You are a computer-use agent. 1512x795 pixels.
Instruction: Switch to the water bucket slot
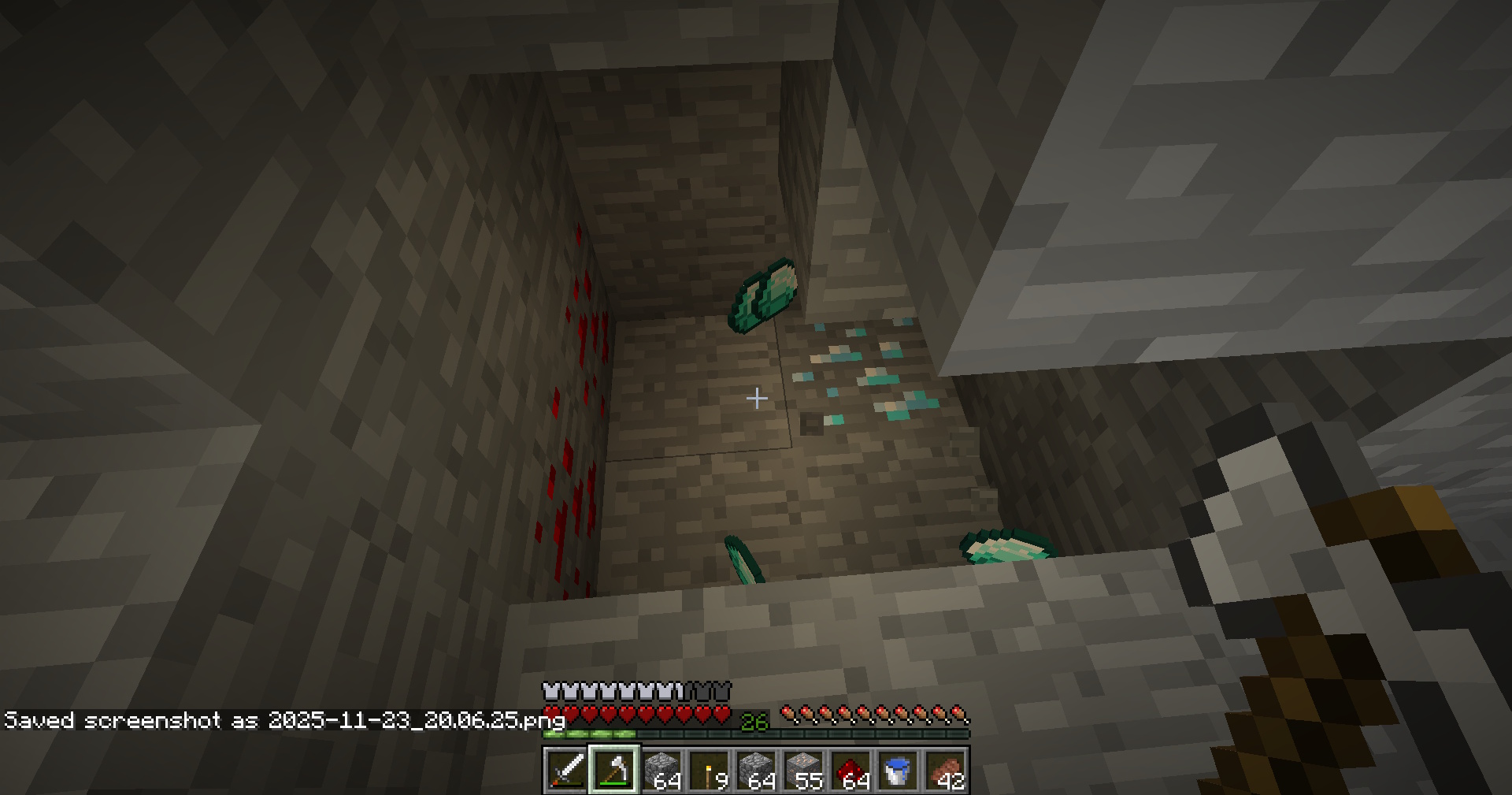pyautogui.click(x=897, y=770)
